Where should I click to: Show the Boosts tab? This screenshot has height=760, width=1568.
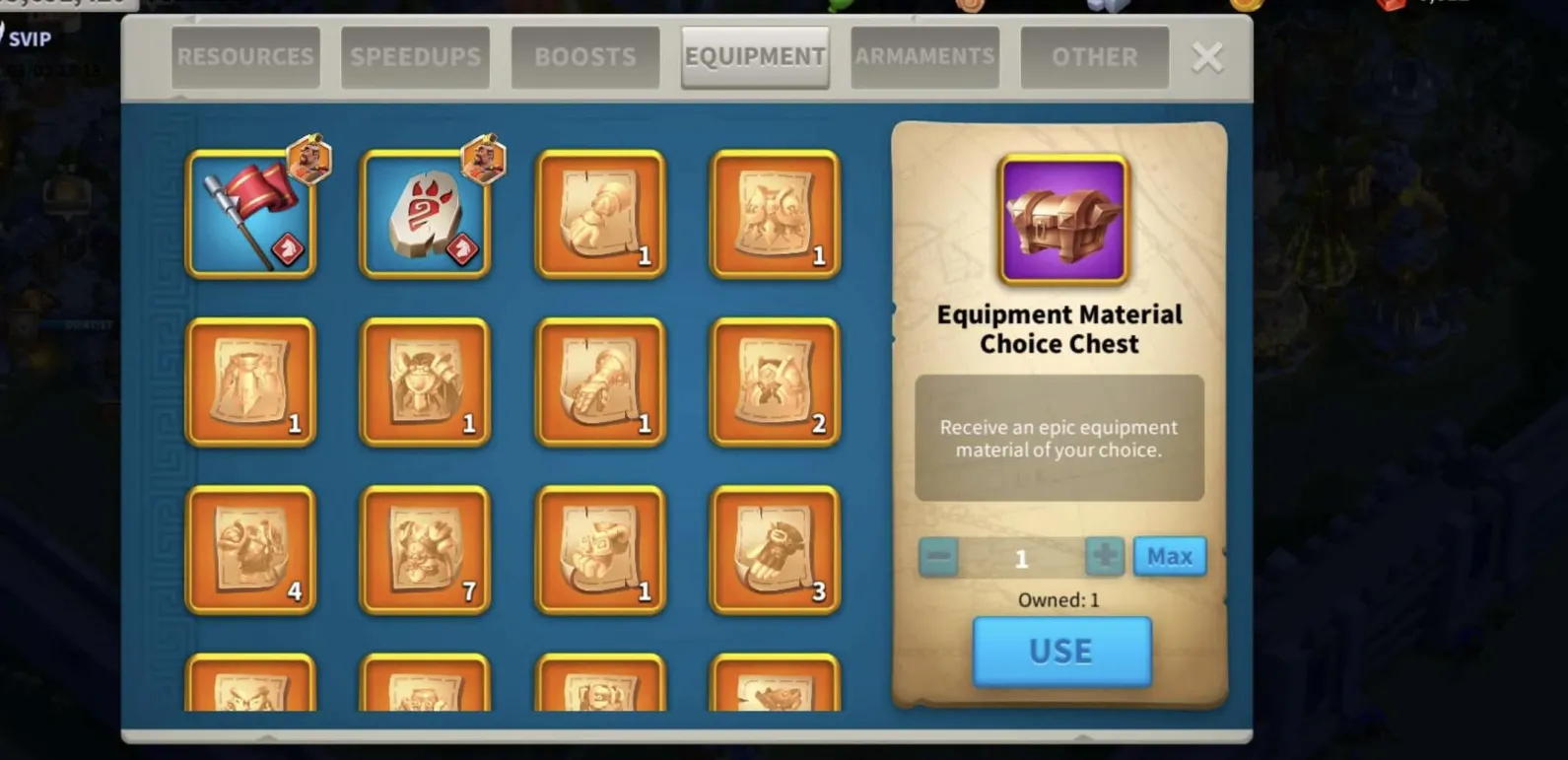[x=585, y=57]
